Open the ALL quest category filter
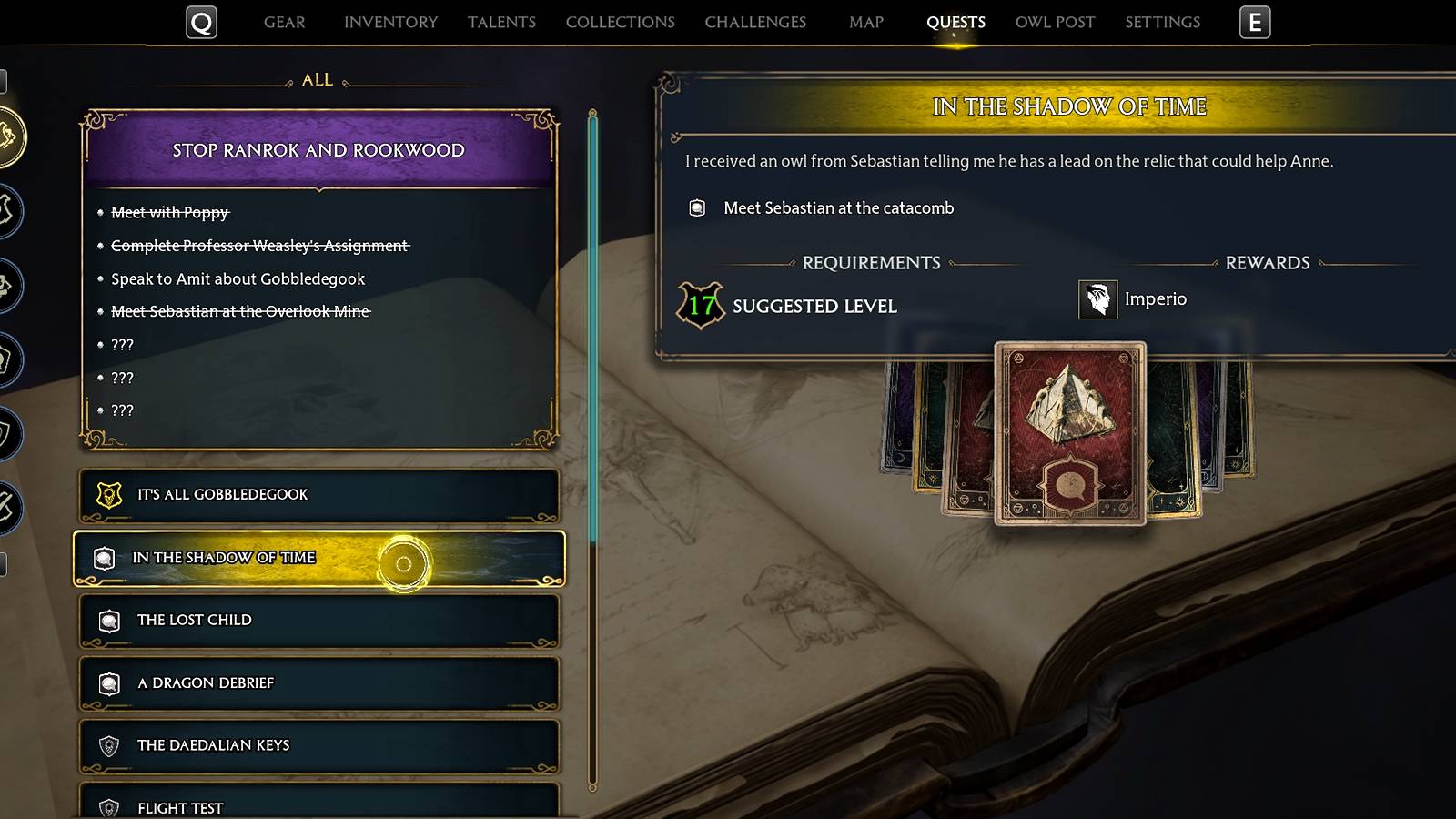 (x=316, y=80)
